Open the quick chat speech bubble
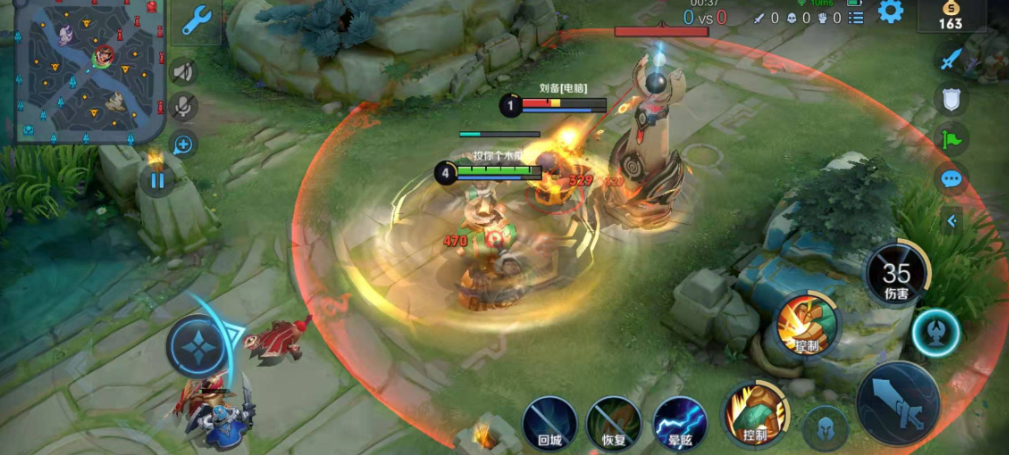Image resolution: width=1009 pixels, height=455 pixels. pyautogui.click(x=950, y=179)
